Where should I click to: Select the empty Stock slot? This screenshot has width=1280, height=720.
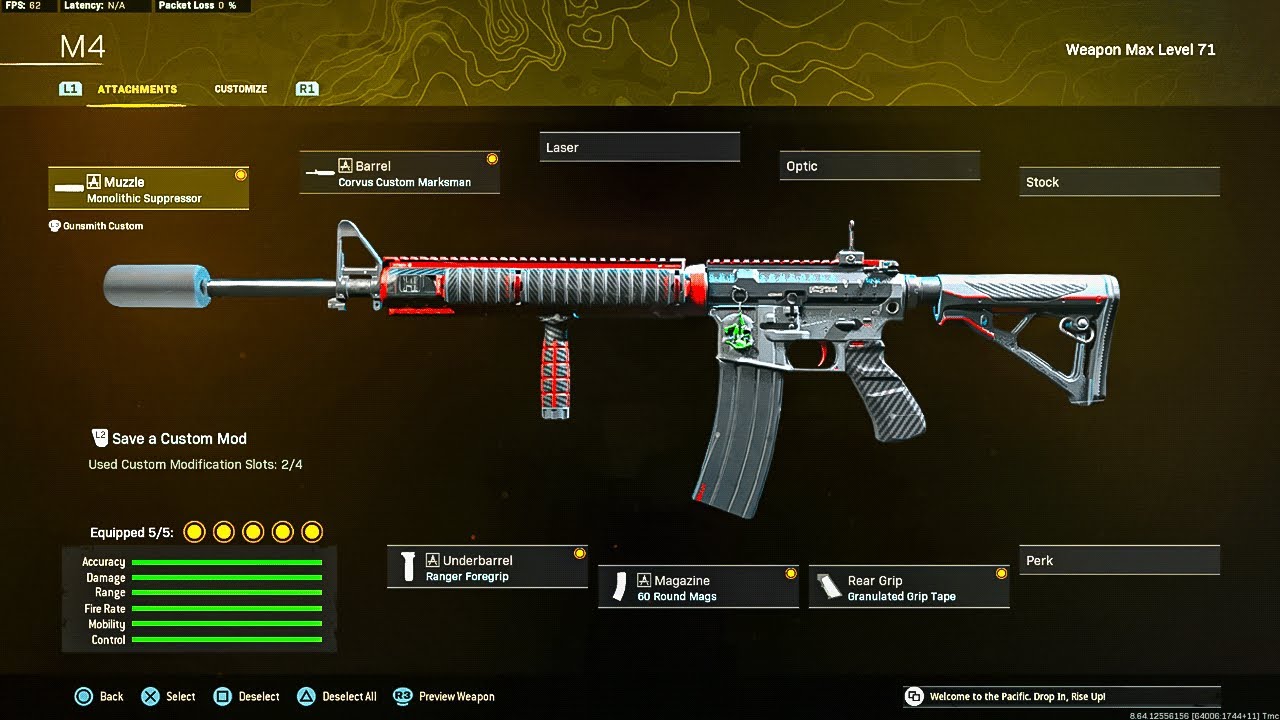1119,182
